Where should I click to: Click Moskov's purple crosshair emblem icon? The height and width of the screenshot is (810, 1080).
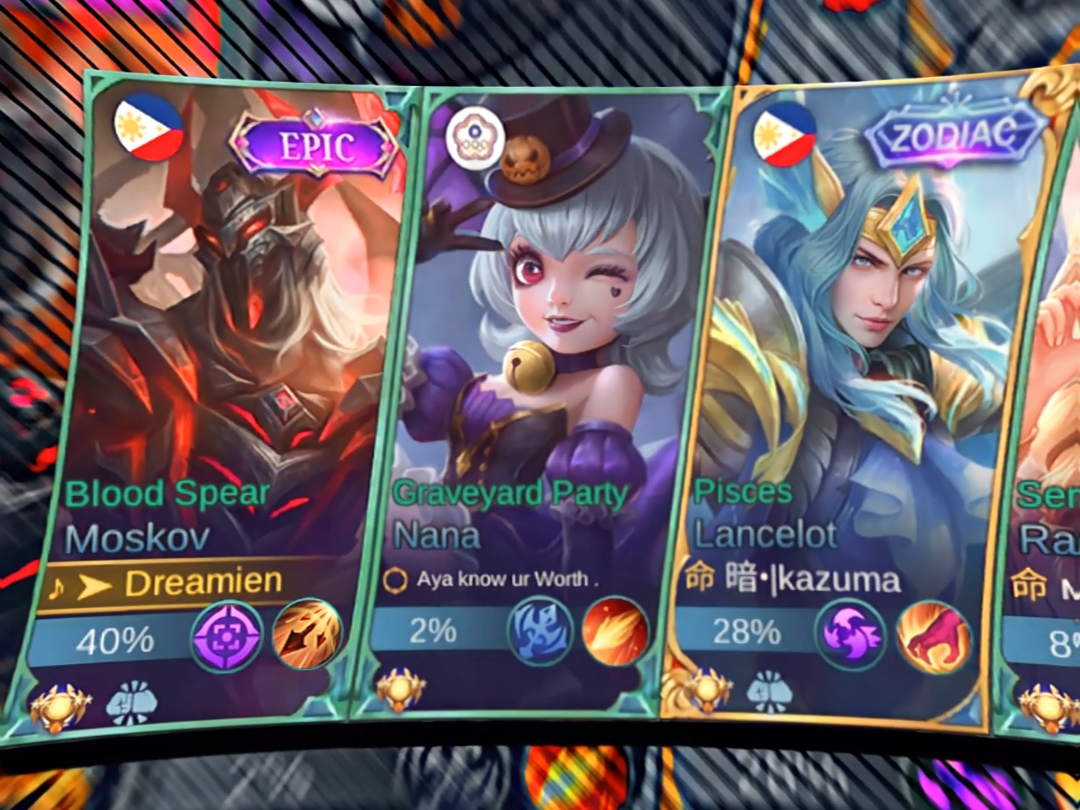click(x=227, y=636)
